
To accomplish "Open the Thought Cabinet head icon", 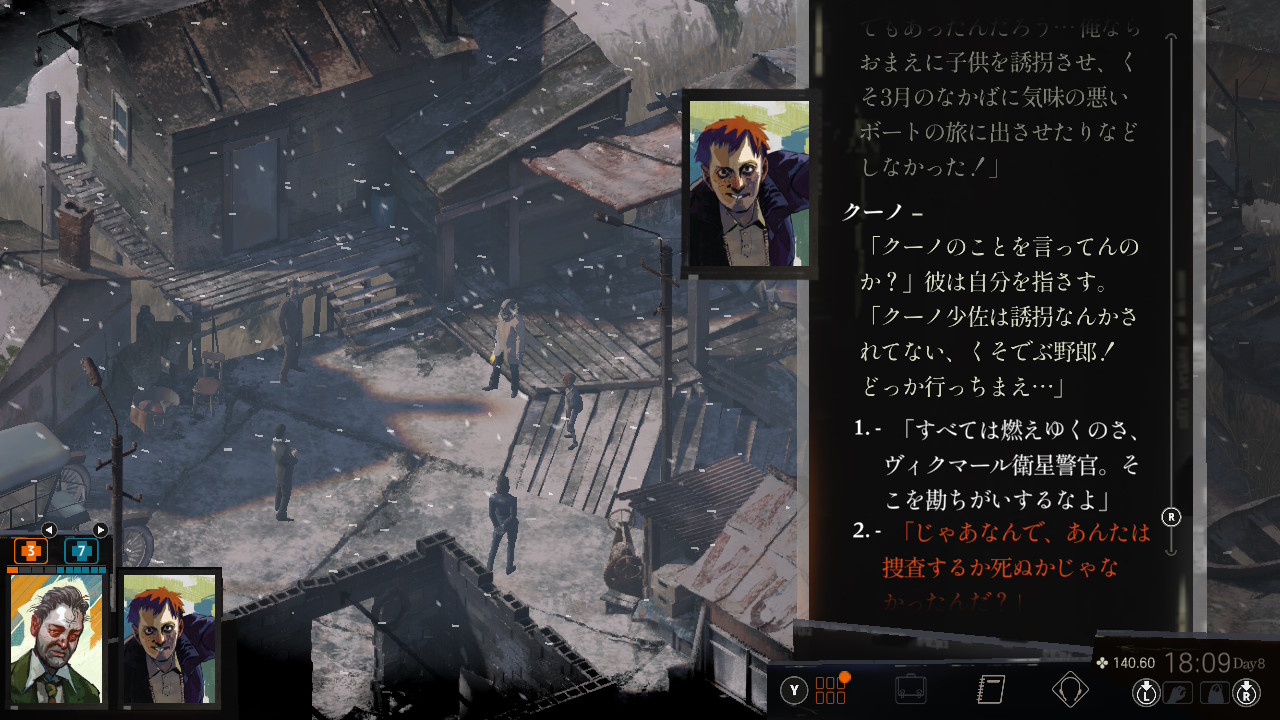I will [x=1070, y=690].
